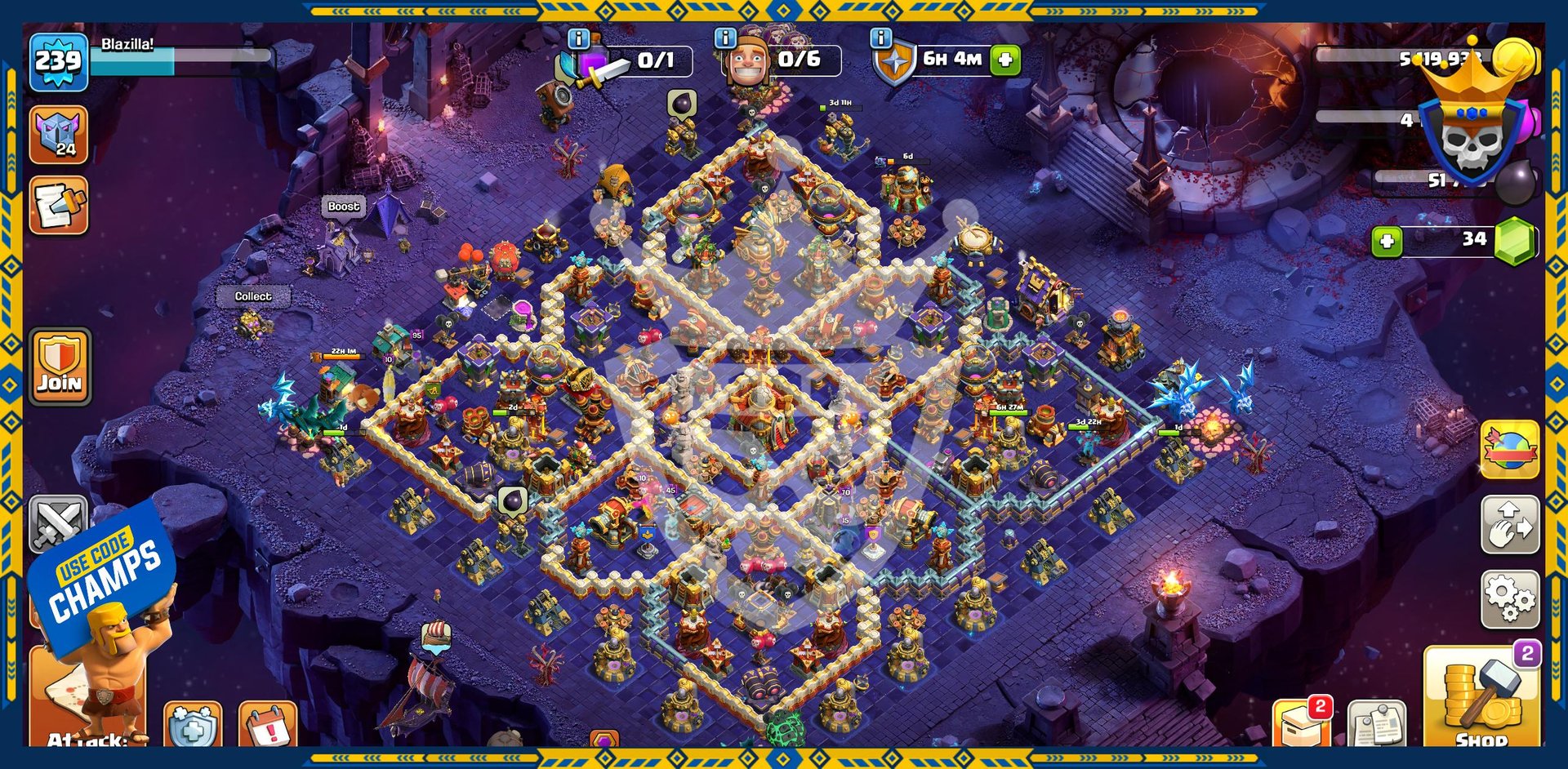Collect loot from the Collect bubble
Viewport: 1568px width, 769px height.
253,296
